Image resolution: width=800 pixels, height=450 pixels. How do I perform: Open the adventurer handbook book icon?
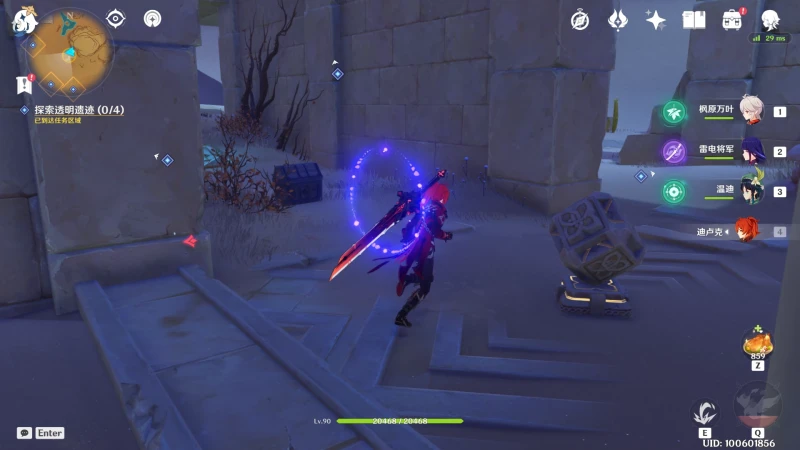(694, 20)
